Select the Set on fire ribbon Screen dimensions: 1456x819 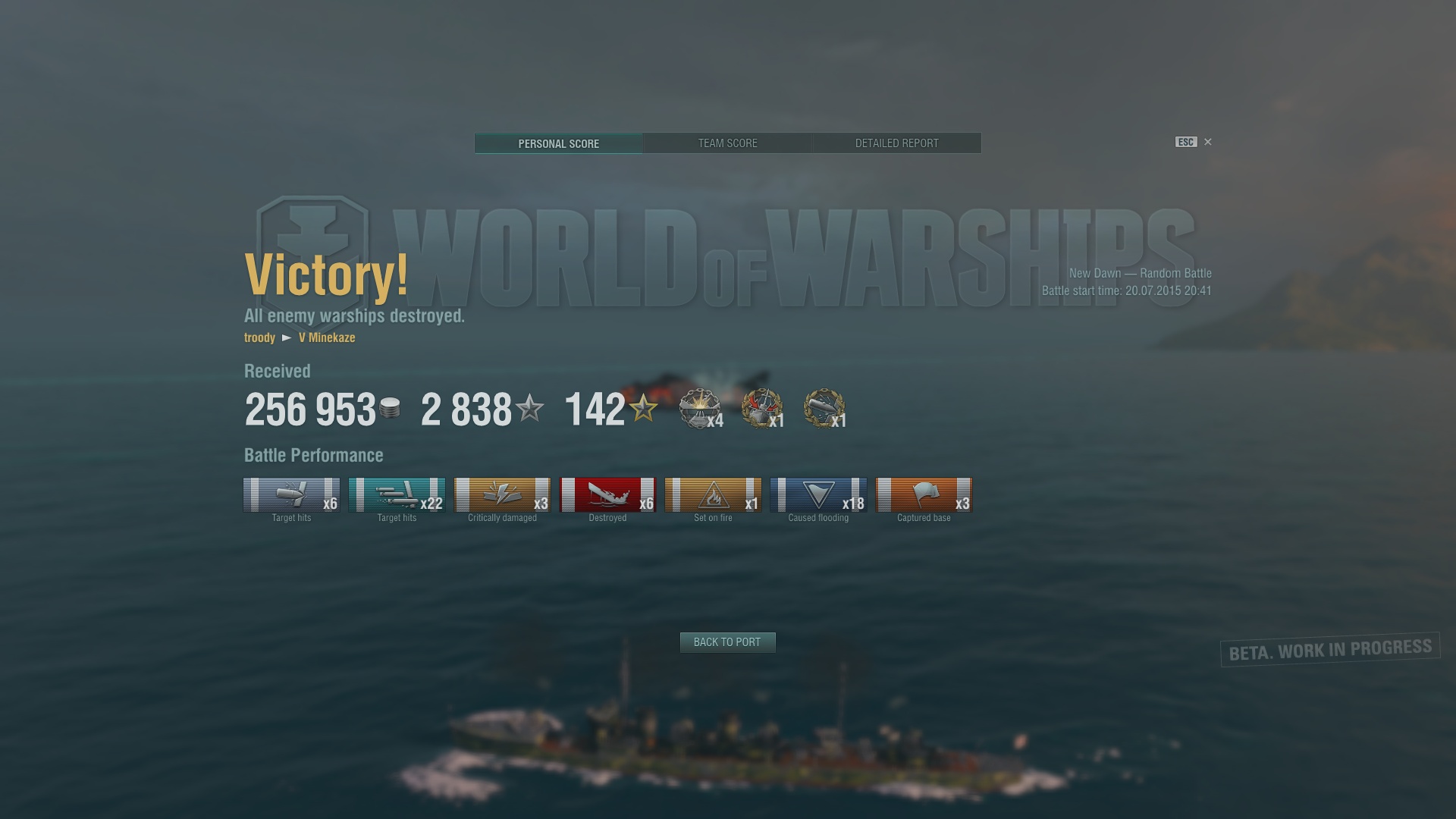click(713, 495)
